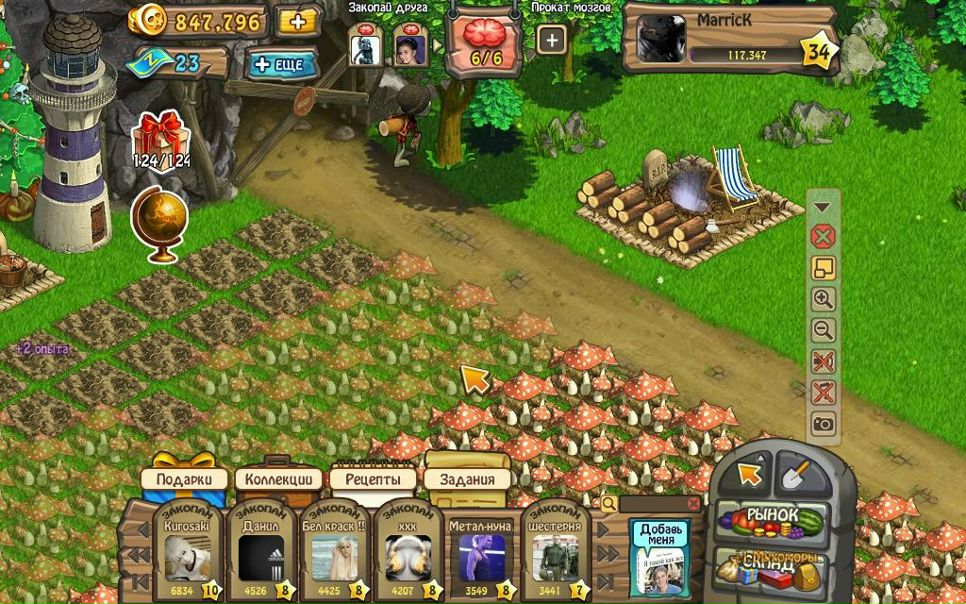Show the Задания quests tab
Image resolution: width=966 pixels, height=604 pixels.
(466, 479)
